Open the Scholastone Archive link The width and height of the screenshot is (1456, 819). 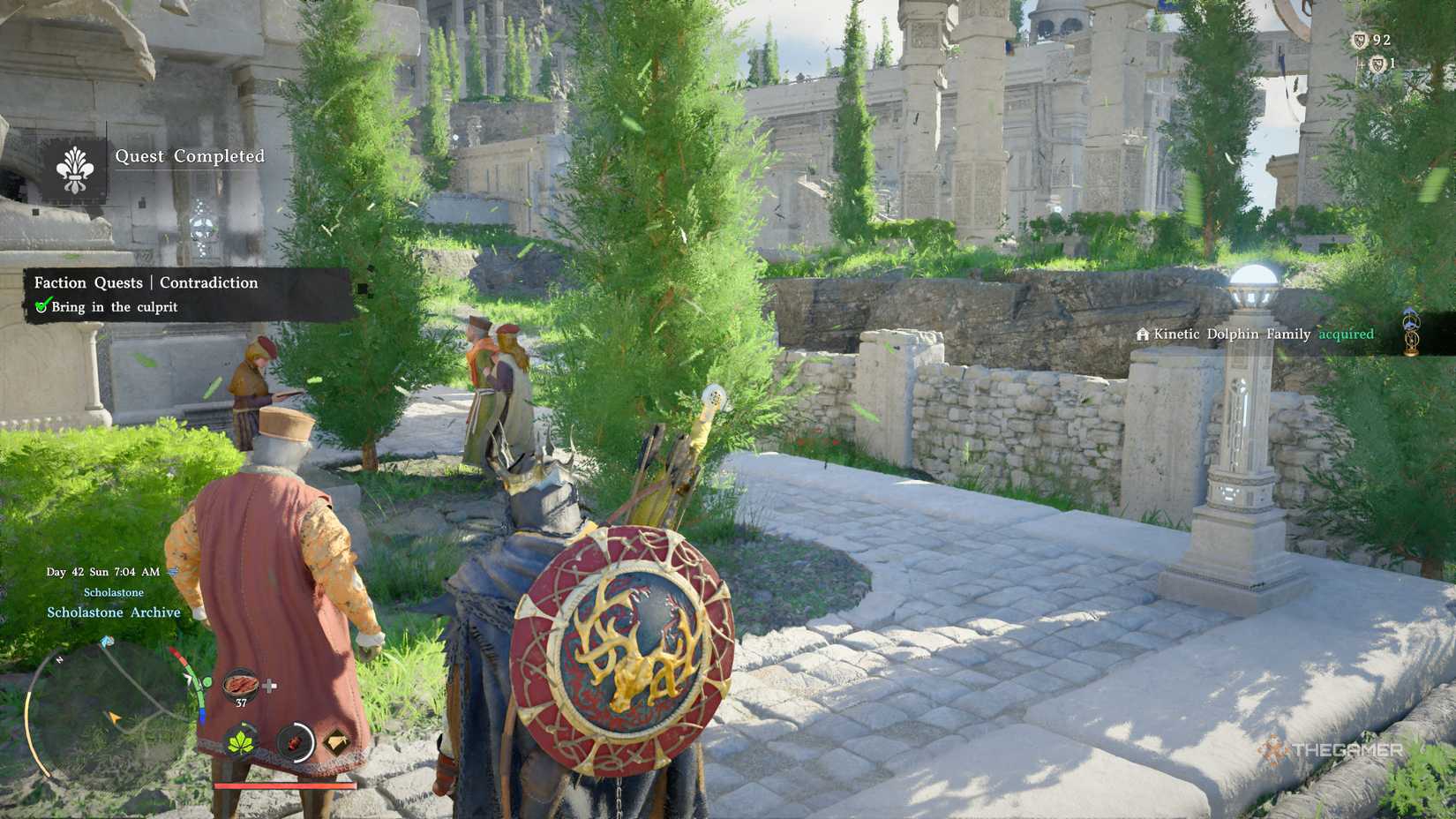point(113,612)
